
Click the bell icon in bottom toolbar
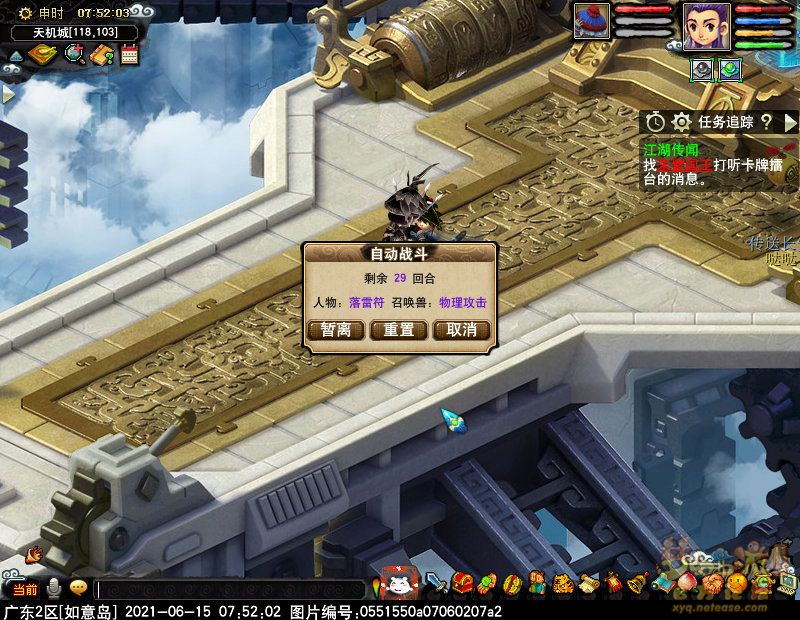point(636,583)
